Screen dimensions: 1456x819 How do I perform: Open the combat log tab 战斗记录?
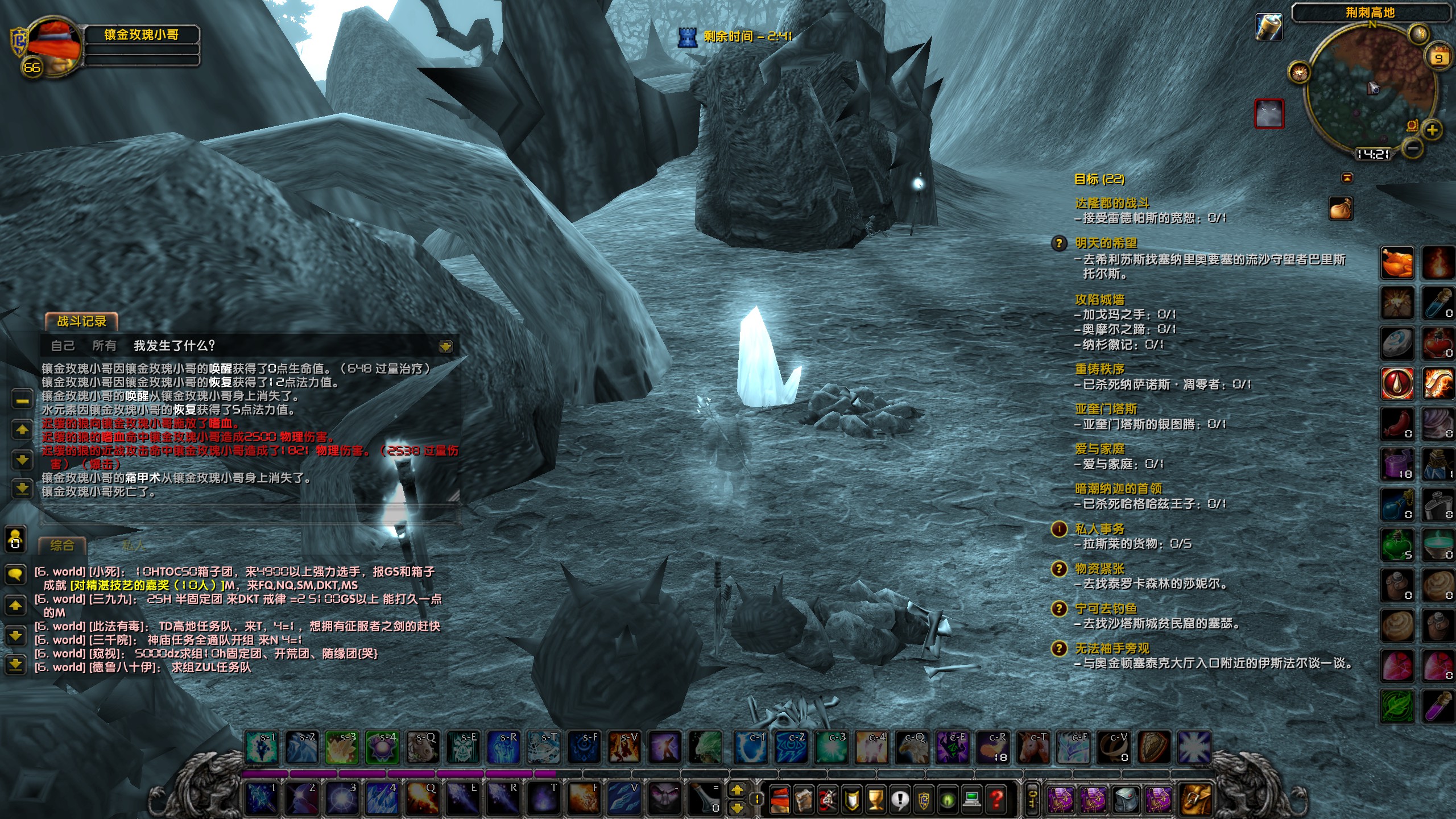coord(81,321)
